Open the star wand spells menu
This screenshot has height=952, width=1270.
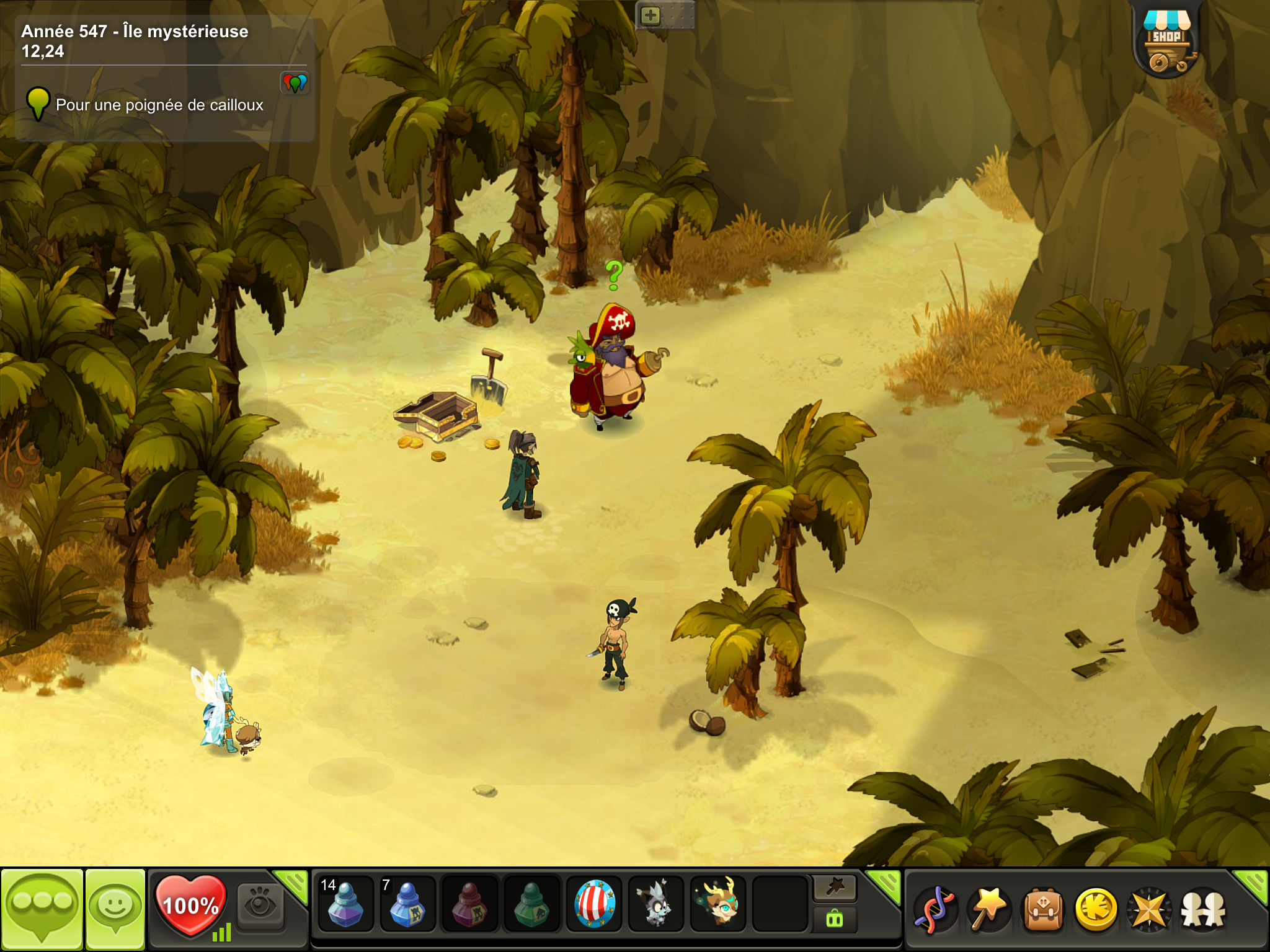pos(989,909)
